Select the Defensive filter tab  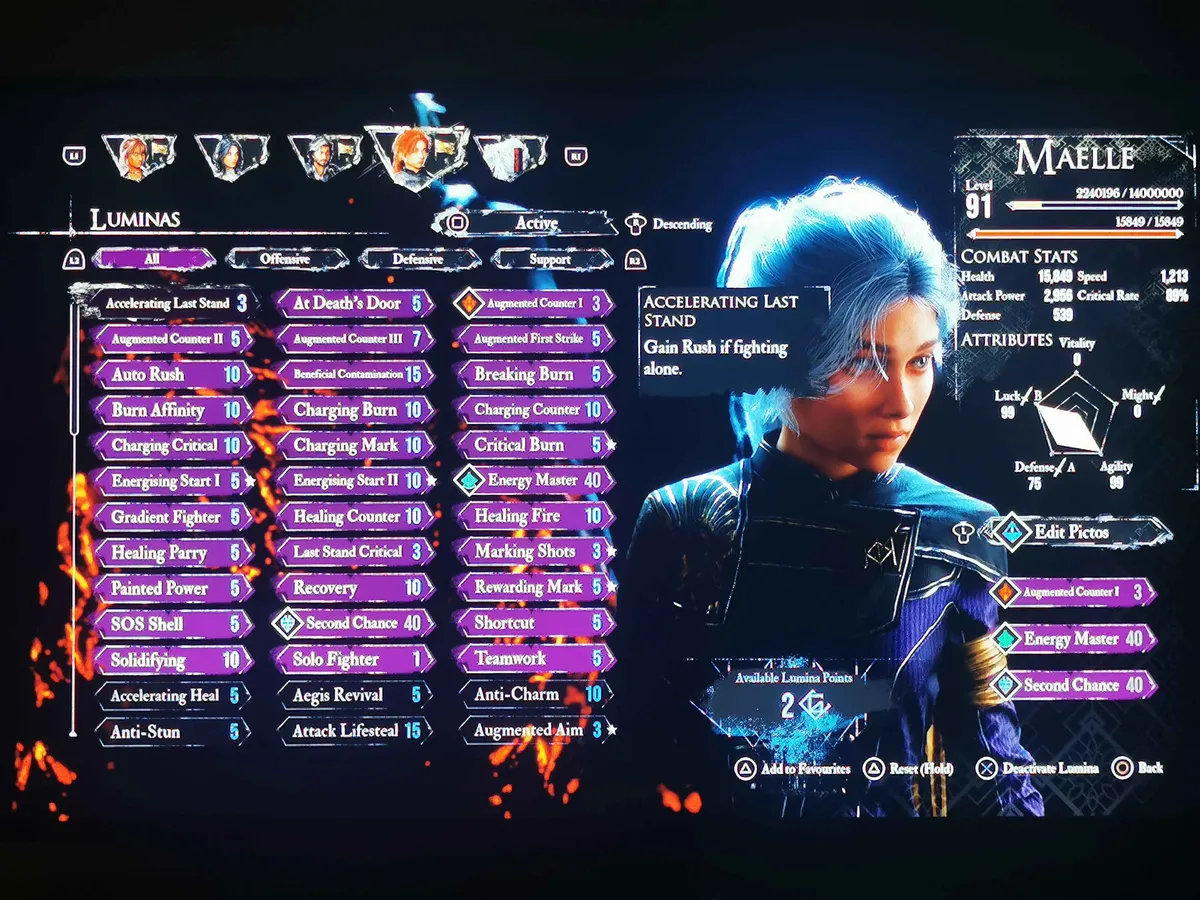tap(418, 259)
